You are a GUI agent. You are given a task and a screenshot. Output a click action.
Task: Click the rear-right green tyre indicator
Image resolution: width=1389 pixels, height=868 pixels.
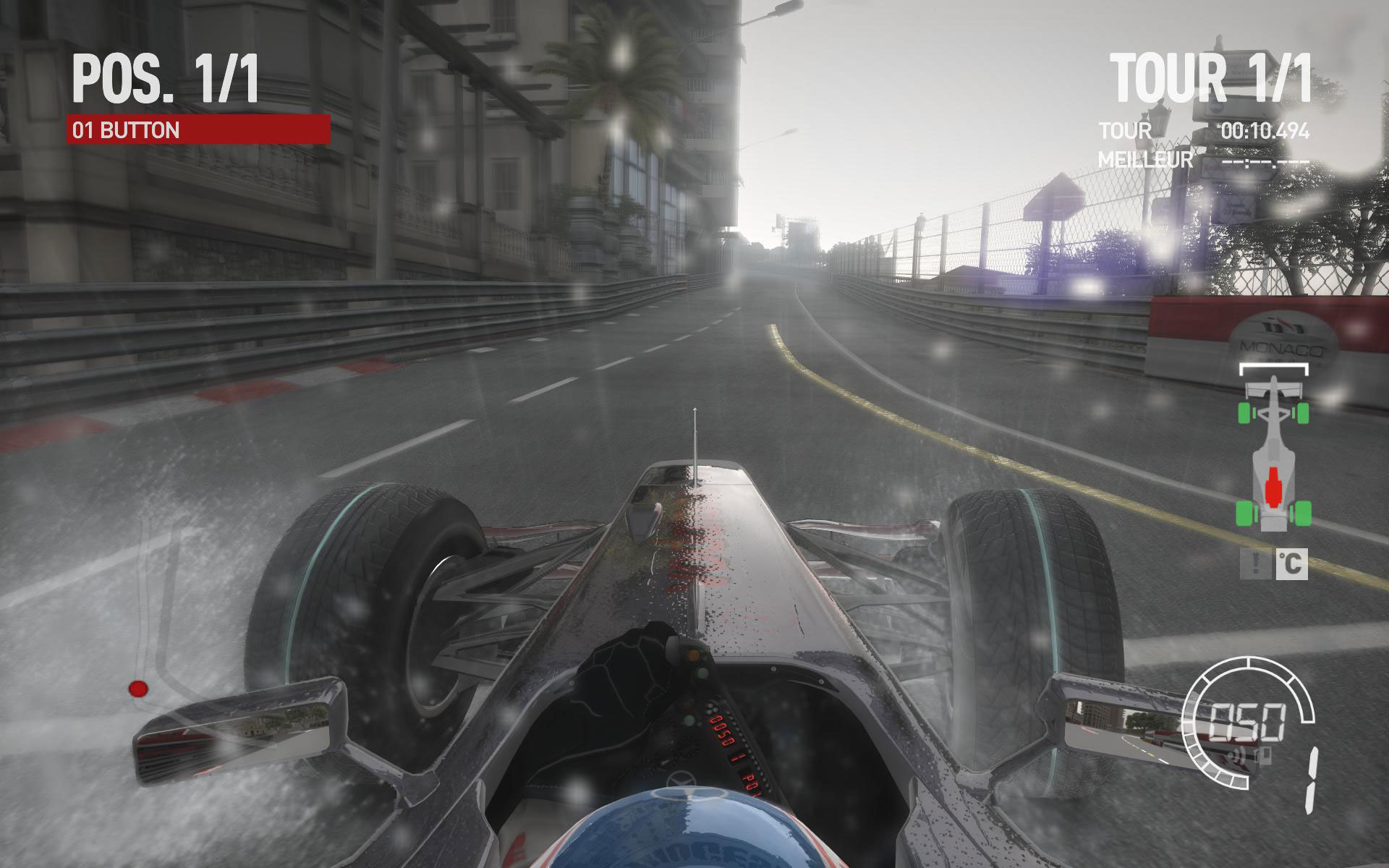point(1302,513)
